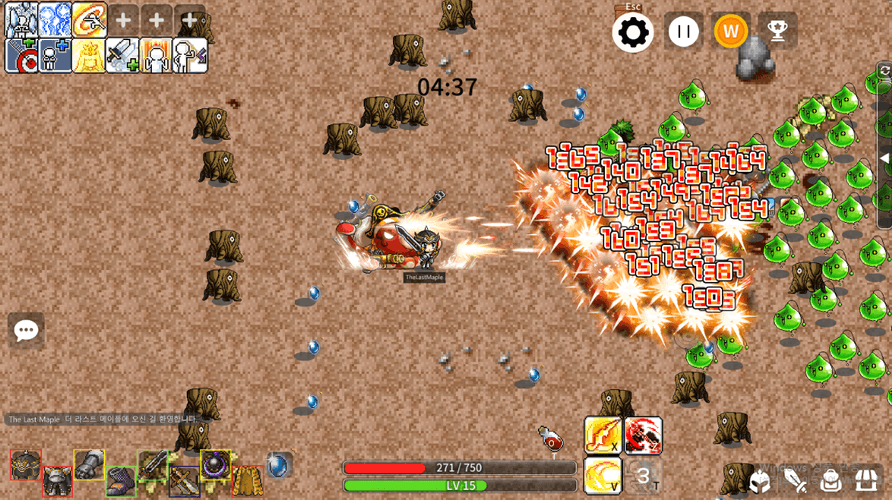The width and height of the screenshot is (892, 500).
Task: Select the steel gauntlet equipment slot
Action: tap(89, 465)
